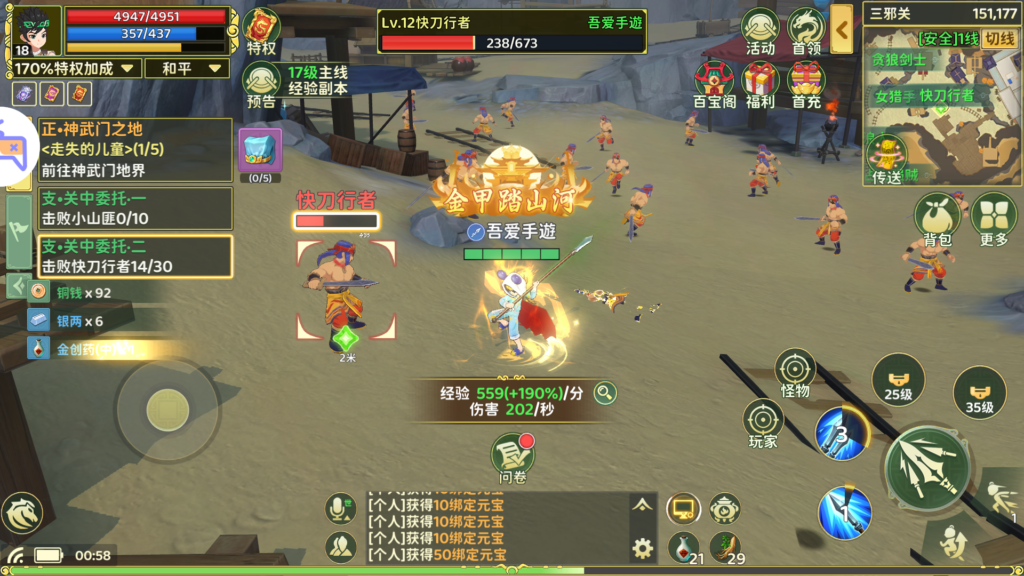This screenshot has height=576, width=1024.
Task: Select the 正·神武门之地 main quest entry
Action: (x=135, y=150)
